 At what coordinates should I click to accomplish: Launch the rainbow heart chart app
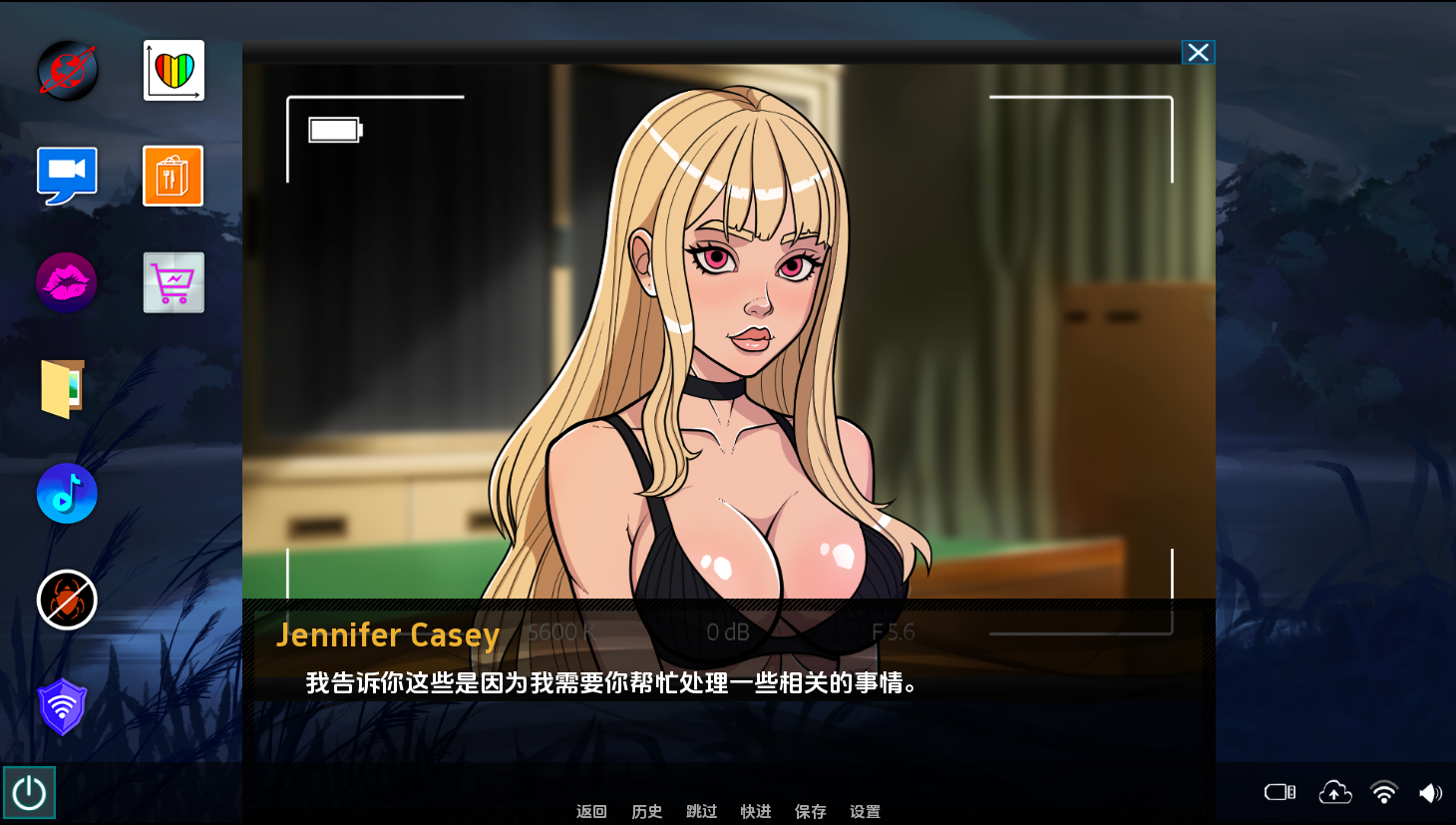click(x=174, y=71)
